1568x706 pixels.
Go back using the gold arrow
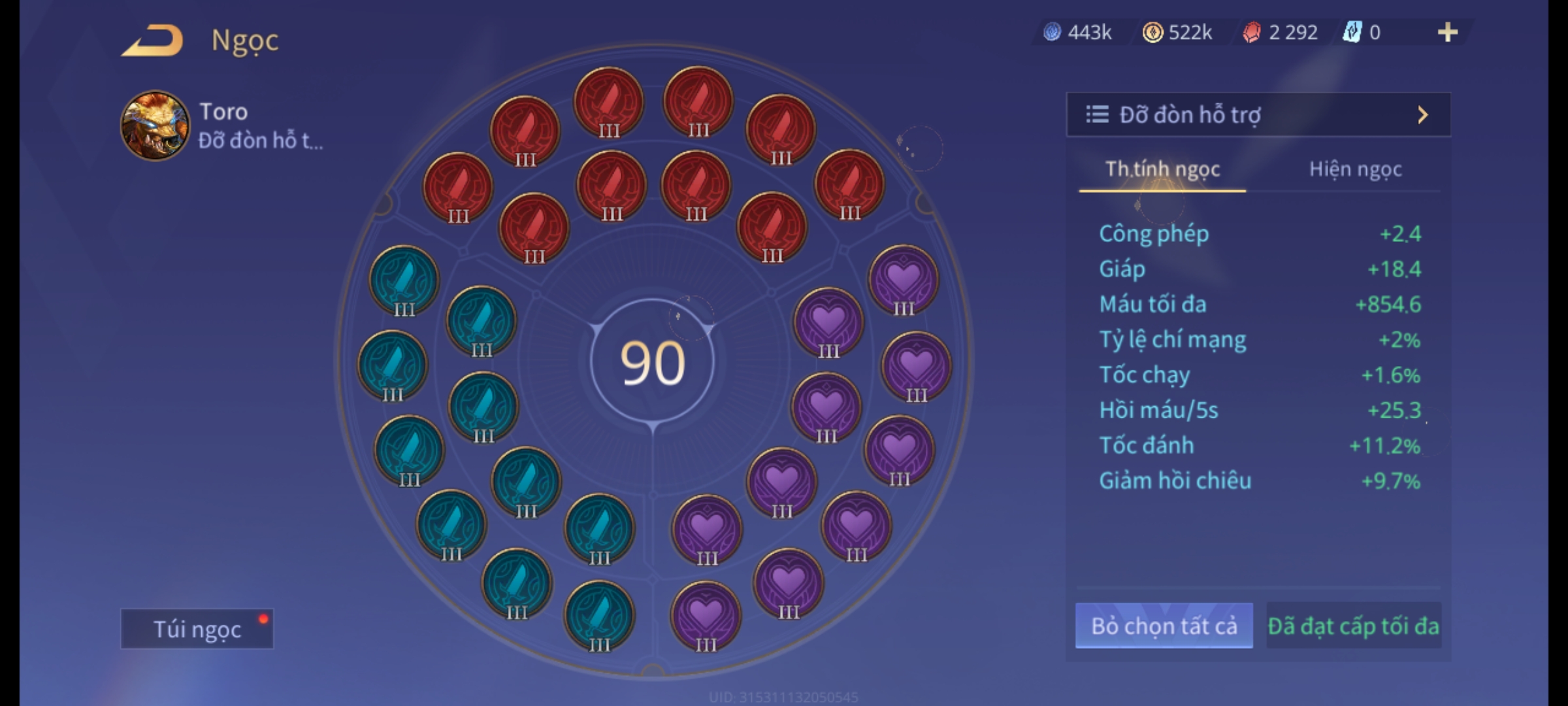click(152, 41)
